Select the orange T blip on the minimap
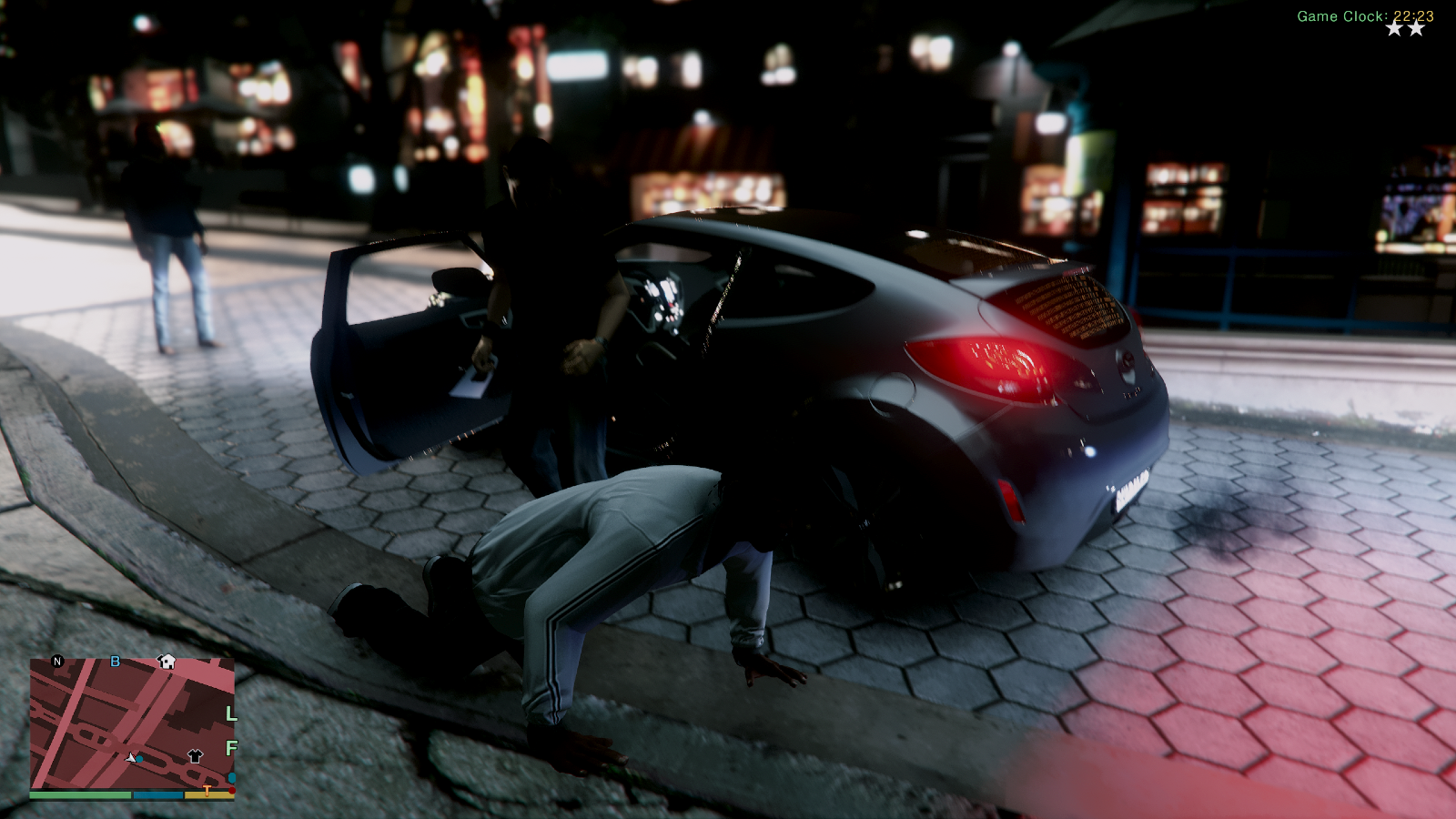The image size is (1456, 819). coord(207,790)
